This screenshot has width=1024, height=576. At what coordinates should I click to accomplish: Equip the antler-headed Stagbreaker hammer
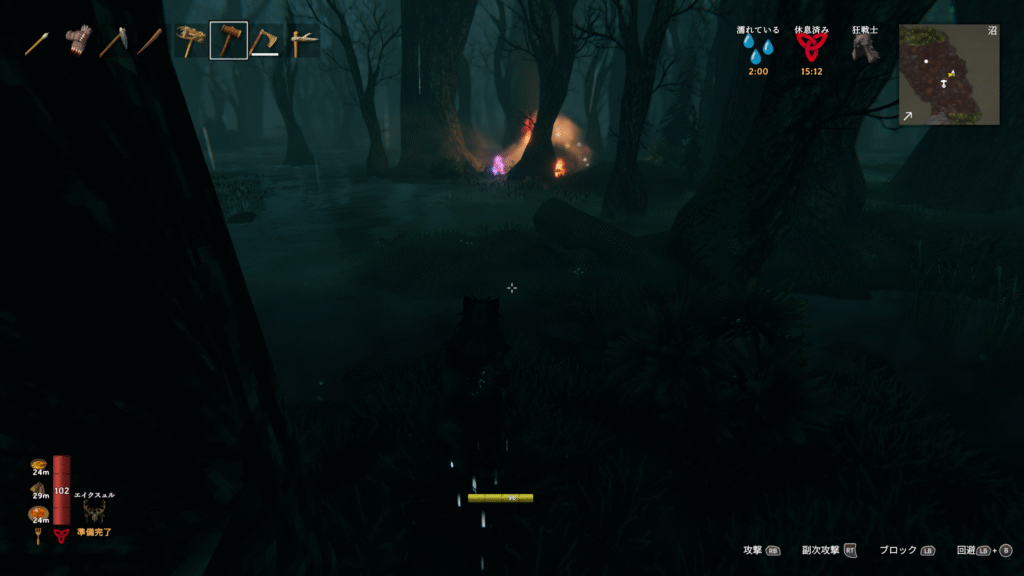(x=190, y=41)
